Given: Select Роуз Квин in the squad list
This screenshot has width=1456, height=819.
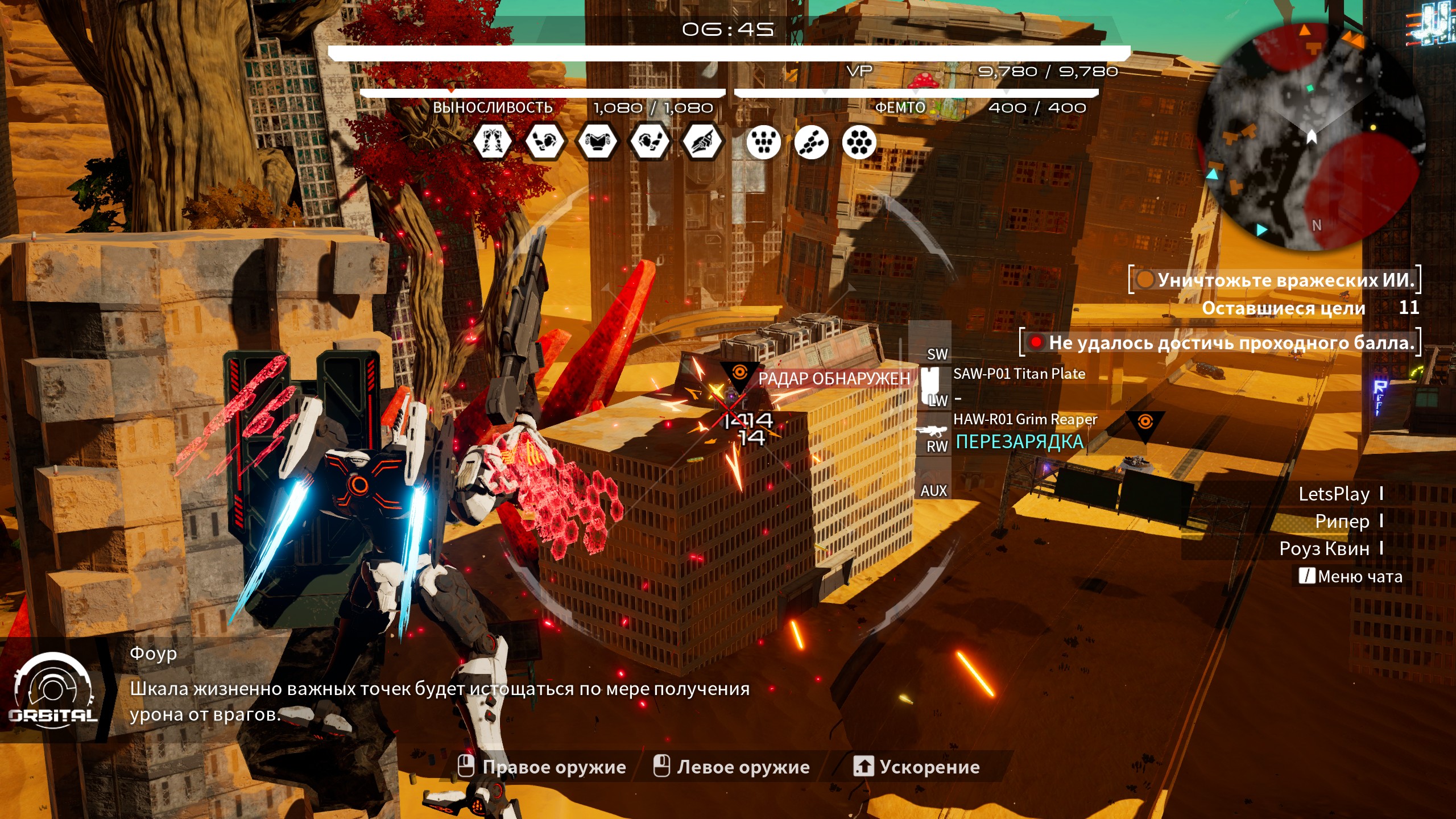Looking at the screenshot, I should (1324, 548).
